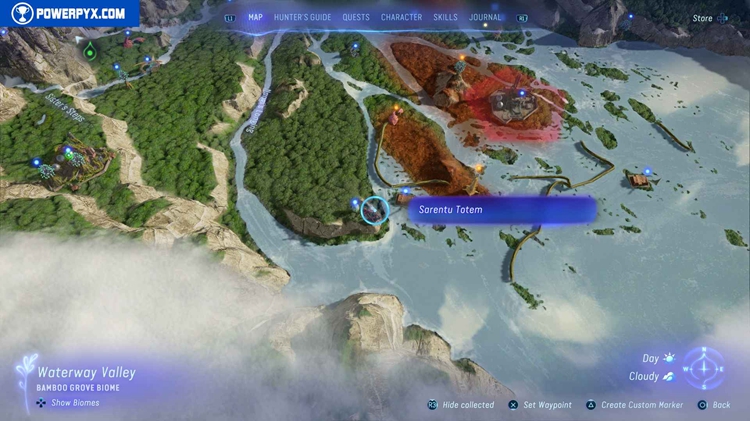The image size is (750, 421).
Task: Open the Quests tab
Action: click(x=356, y=17)
